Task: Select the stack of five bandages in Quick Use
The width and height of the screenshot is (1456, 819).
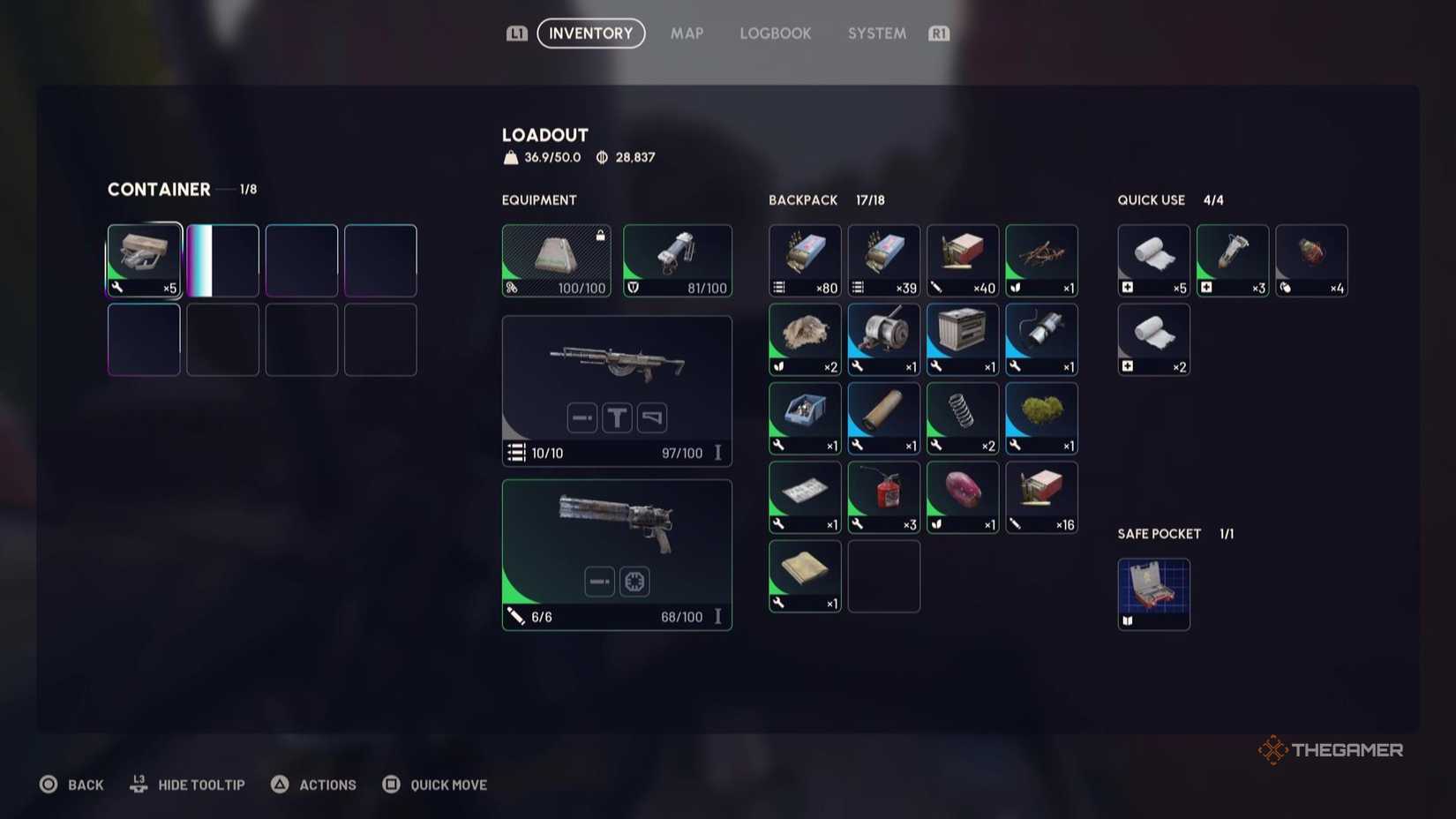Action: (x=1153, y=259)
